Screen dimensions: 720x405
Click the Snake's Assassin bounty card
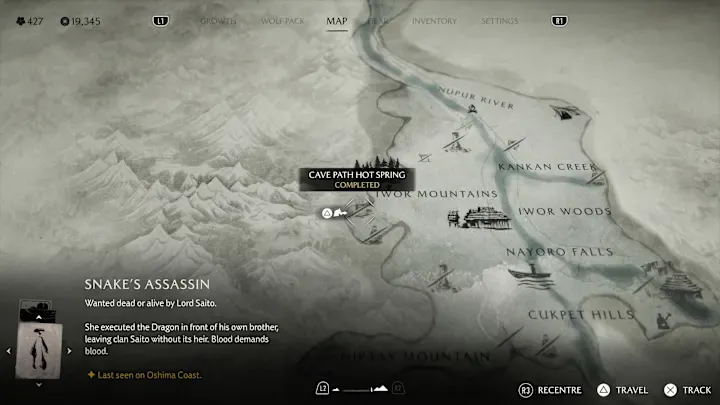(x=38, y=342)
